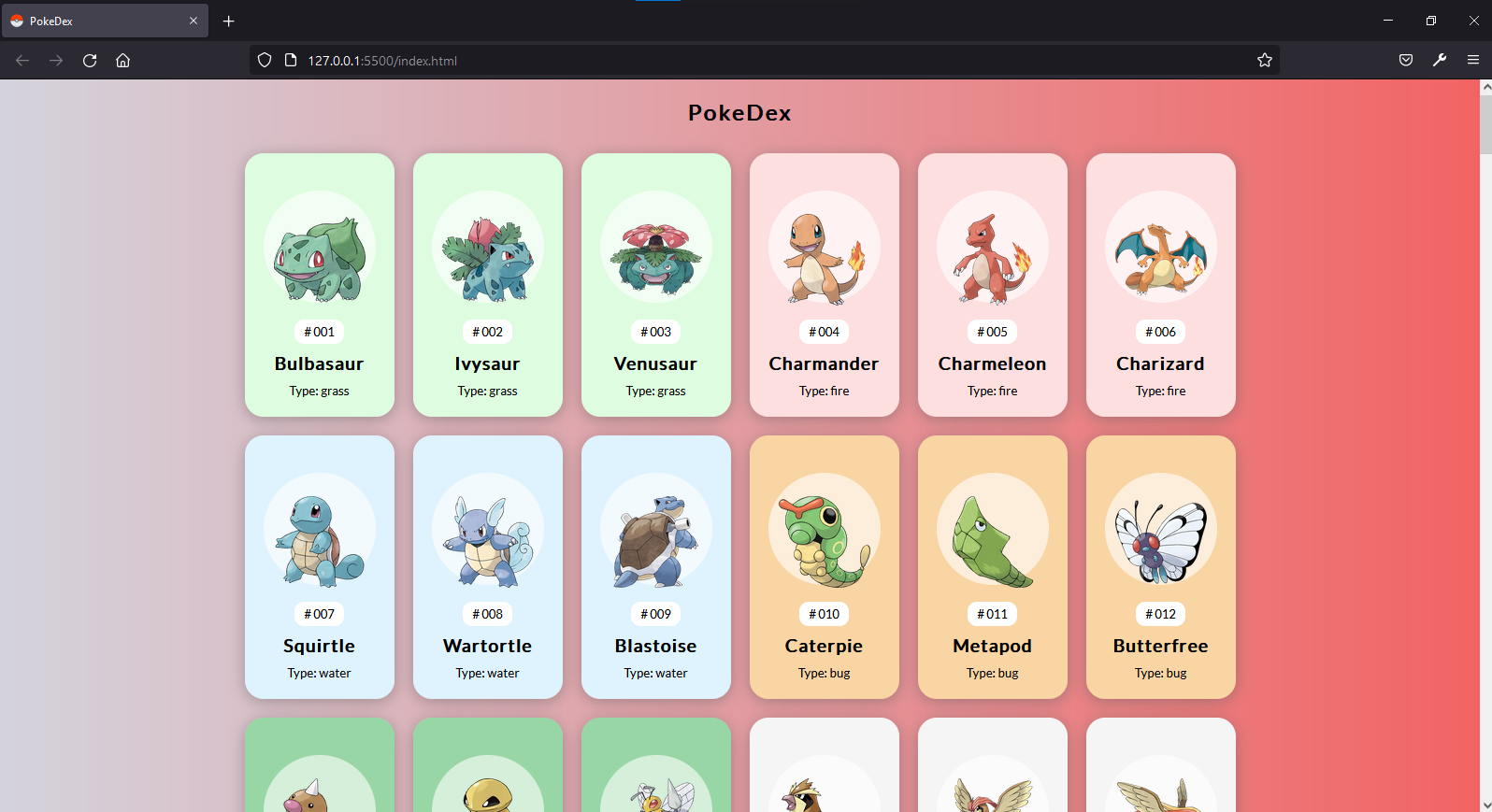Click the #001 badge on Bulbasaur's card
1492x812 pixels.
point(319,332)
